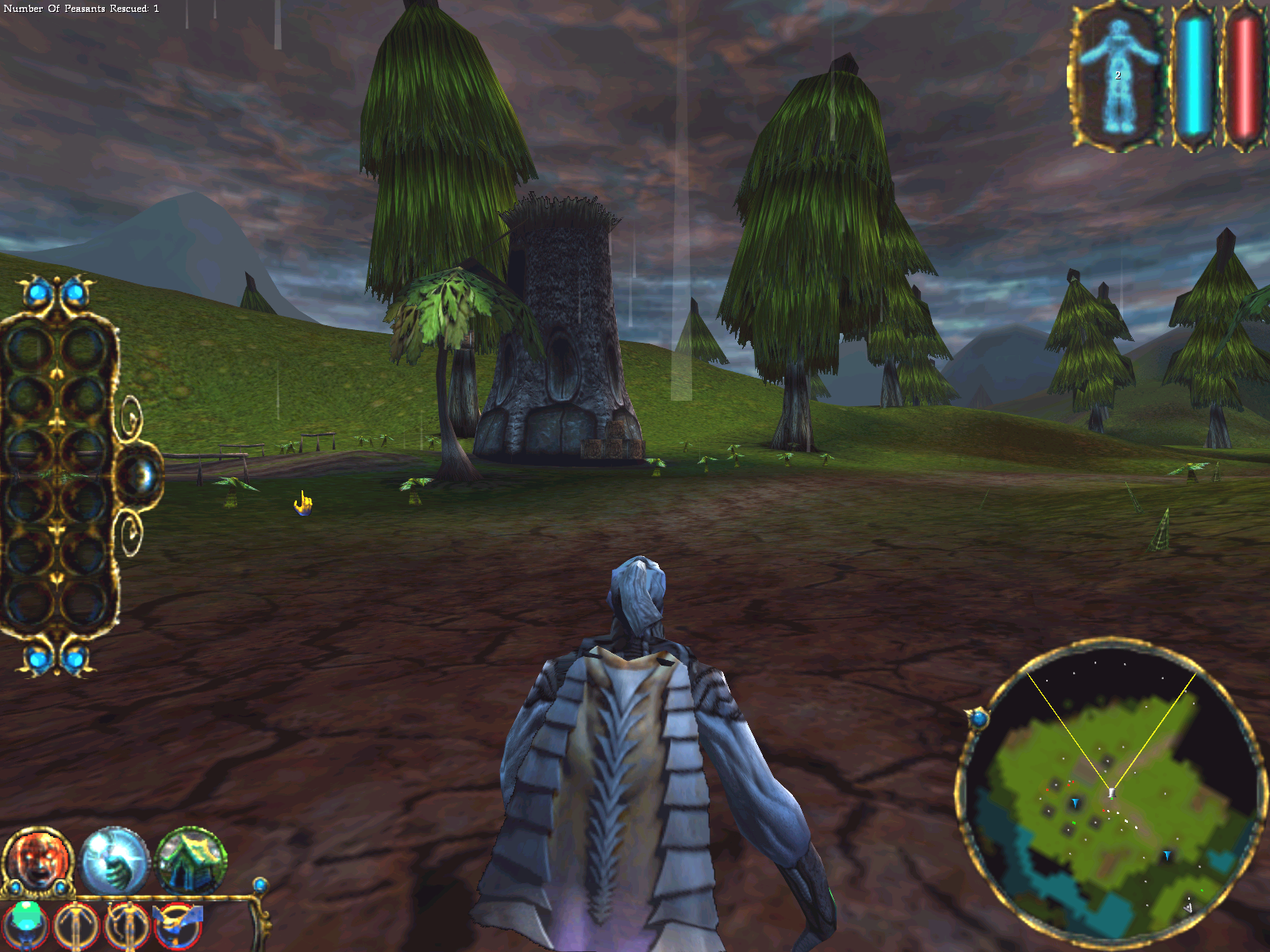Choose the standing golden figure icon
The image size is (1270, 952).
(77, 925)
